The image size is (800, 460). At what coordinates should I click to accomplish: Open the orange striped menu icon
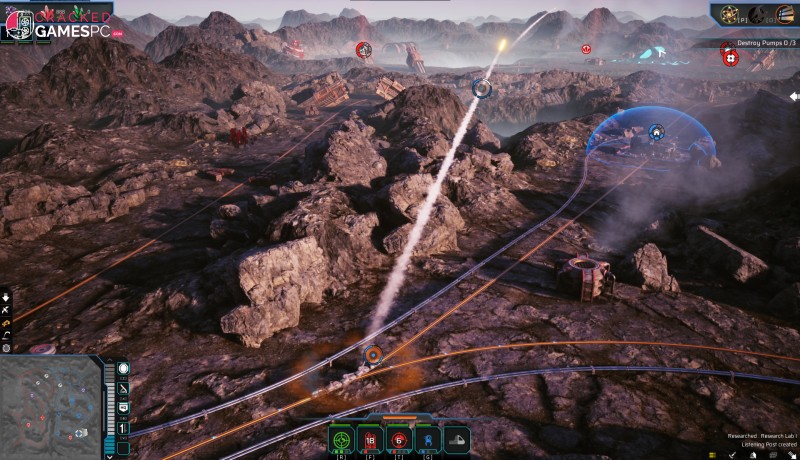(785, 14)
